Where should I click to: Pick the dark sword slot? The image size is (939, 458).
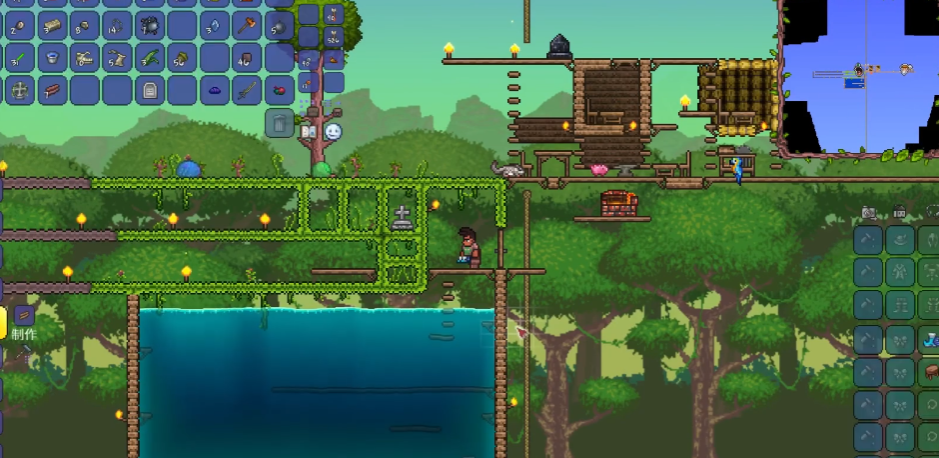tap(247, 91)
